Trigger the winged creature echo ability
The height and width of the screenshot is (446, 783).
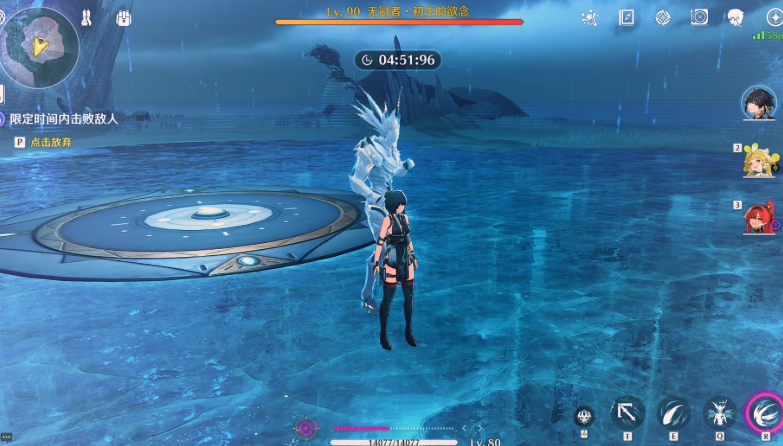[719, 413]
